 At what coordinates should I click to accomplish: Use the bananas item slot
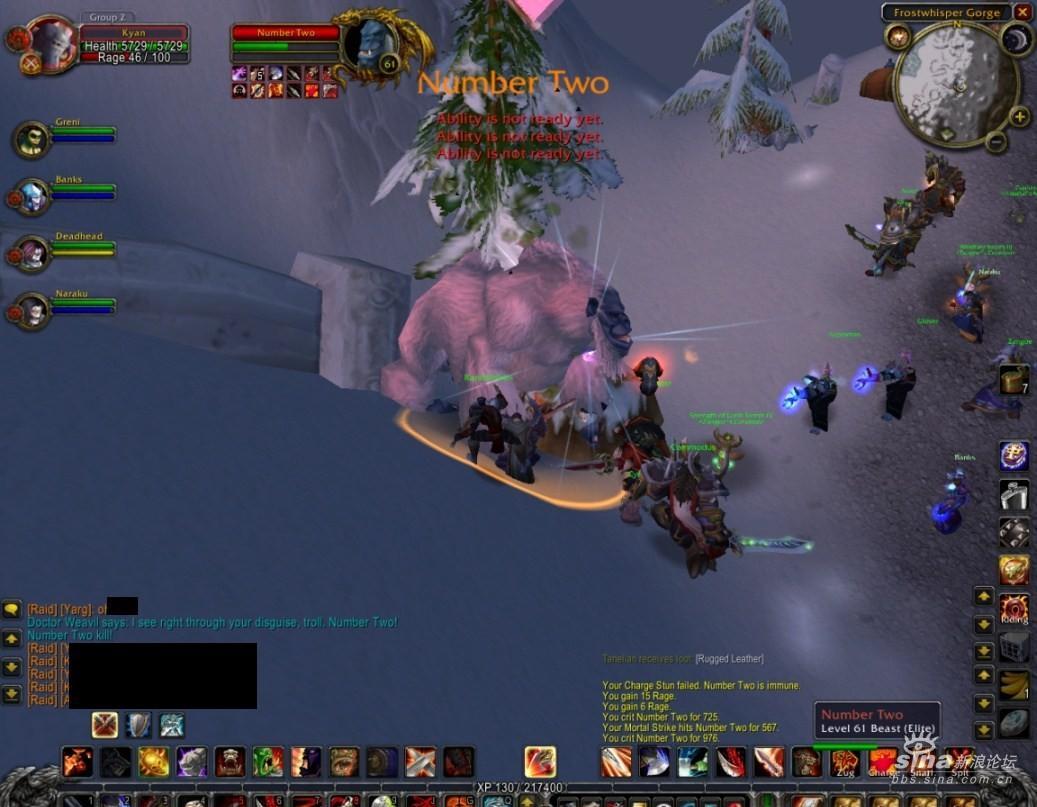coord(1014,685)
